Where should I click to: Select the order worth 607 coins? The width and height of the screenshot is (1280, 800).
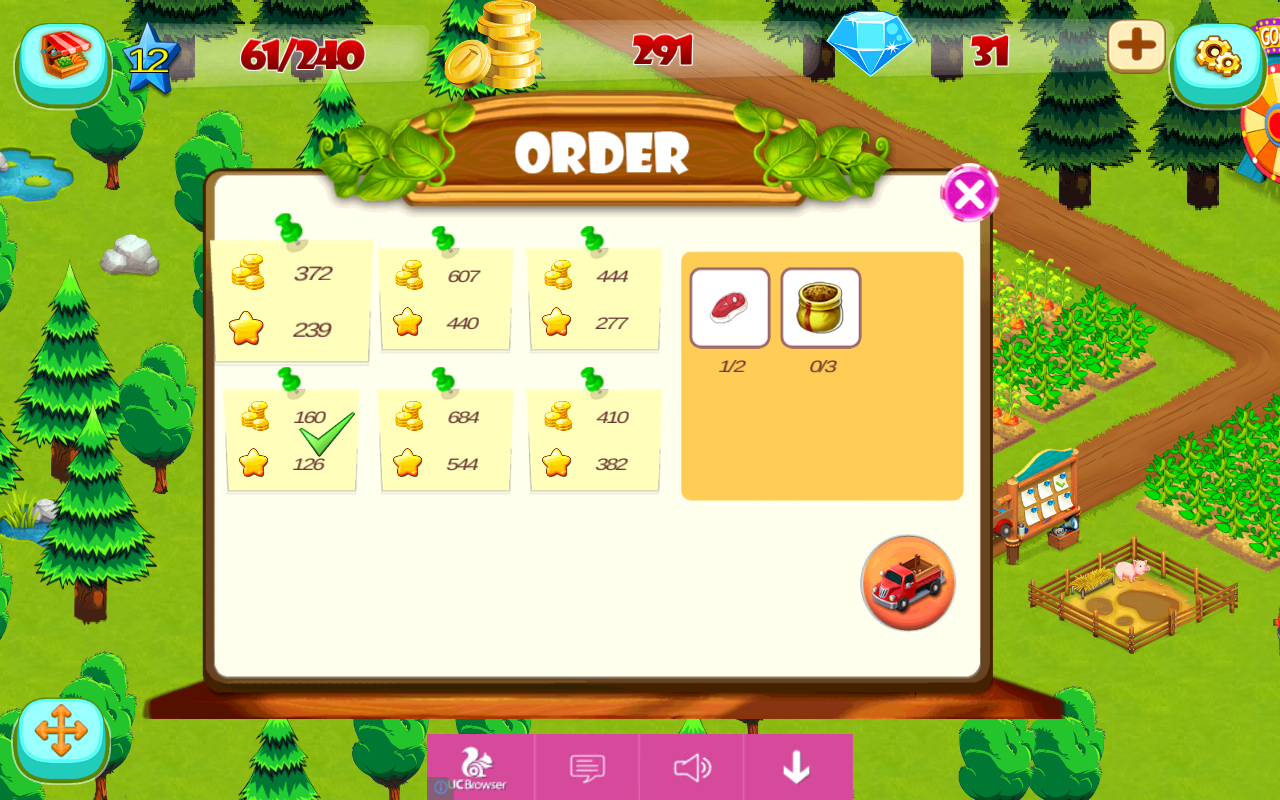445,297
